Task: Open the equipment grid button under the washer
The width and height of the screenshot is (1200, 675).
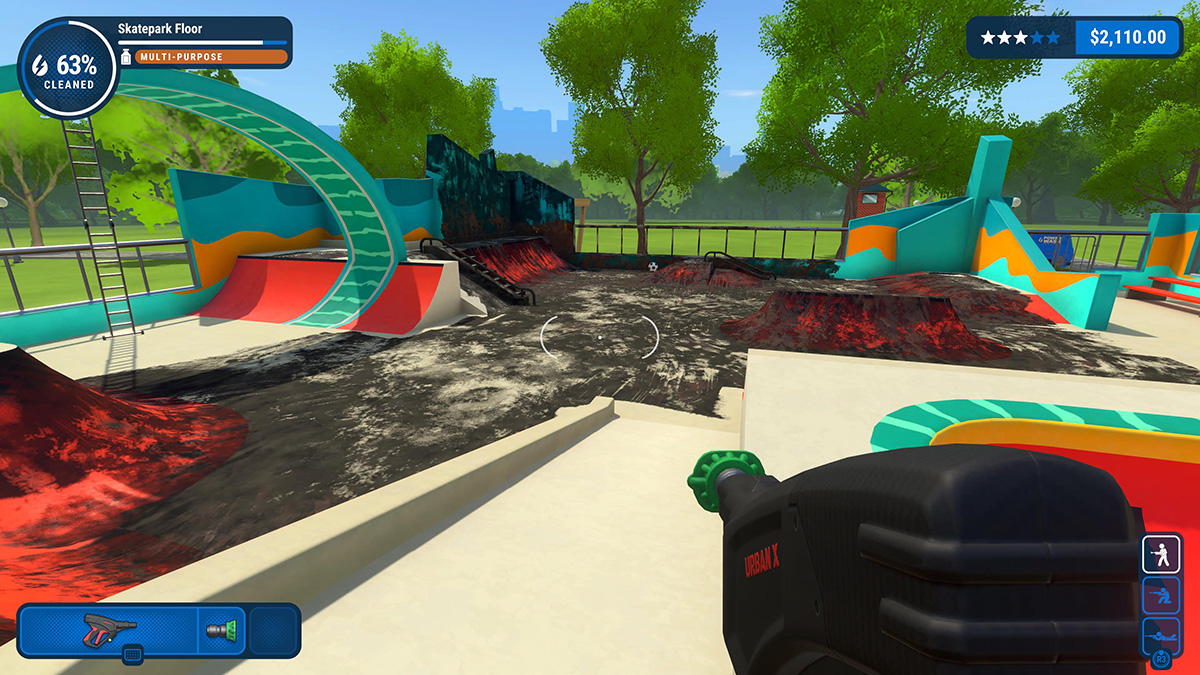Action: pos(133,655)
